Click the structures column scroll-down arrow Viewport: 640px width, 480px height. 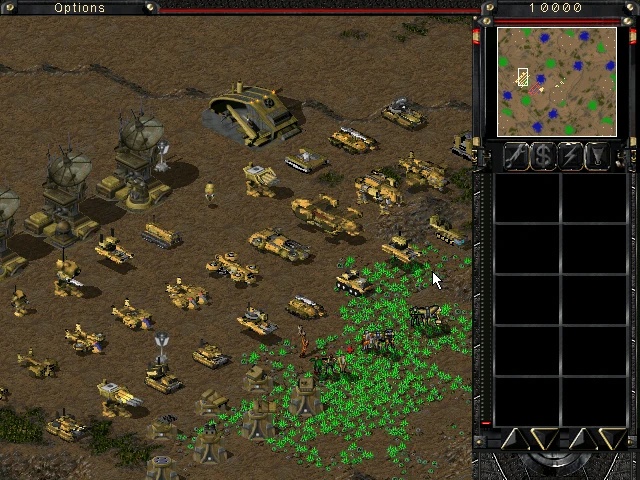(543, 439)
